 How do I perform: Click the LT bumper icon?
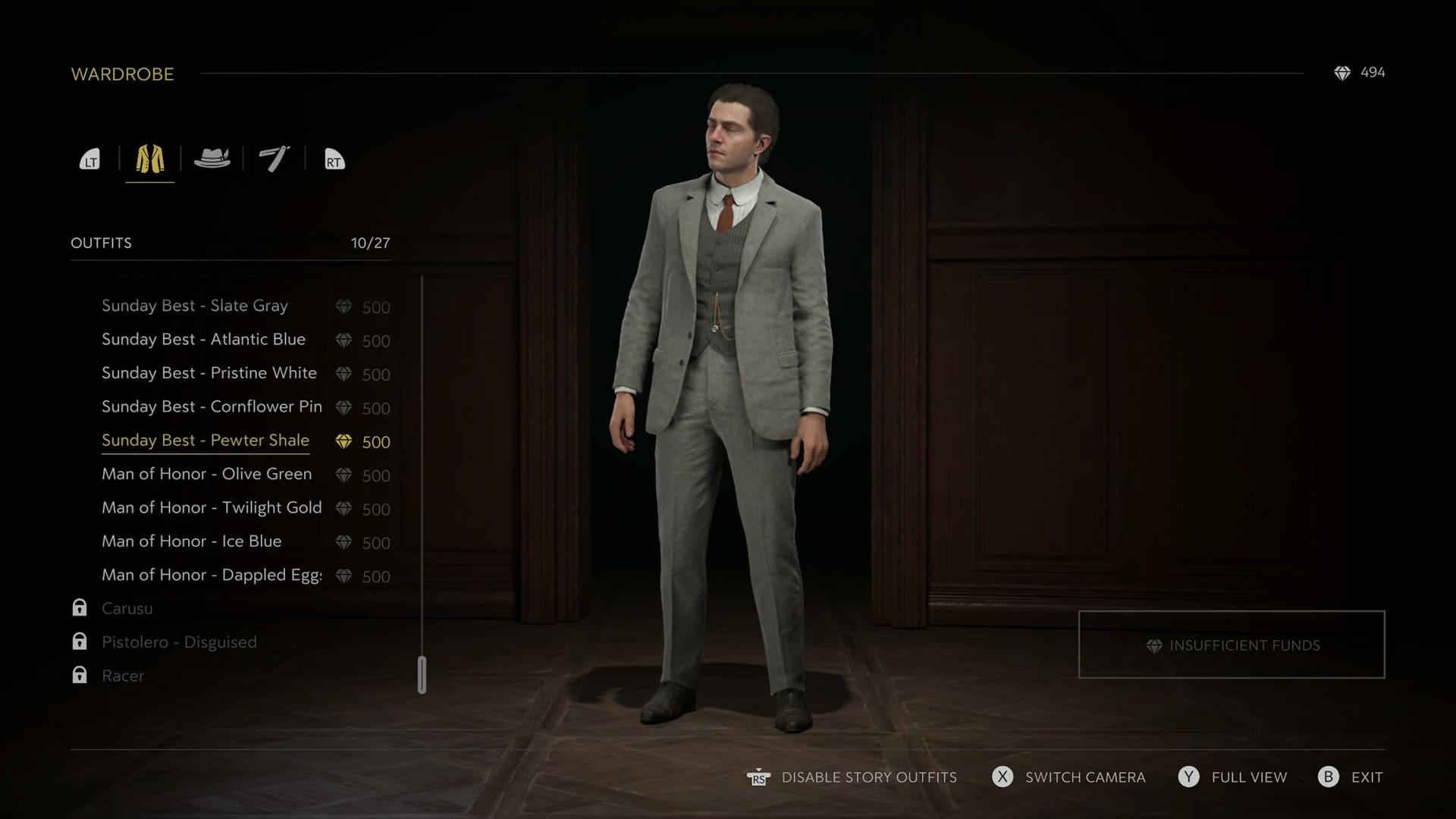89,160
